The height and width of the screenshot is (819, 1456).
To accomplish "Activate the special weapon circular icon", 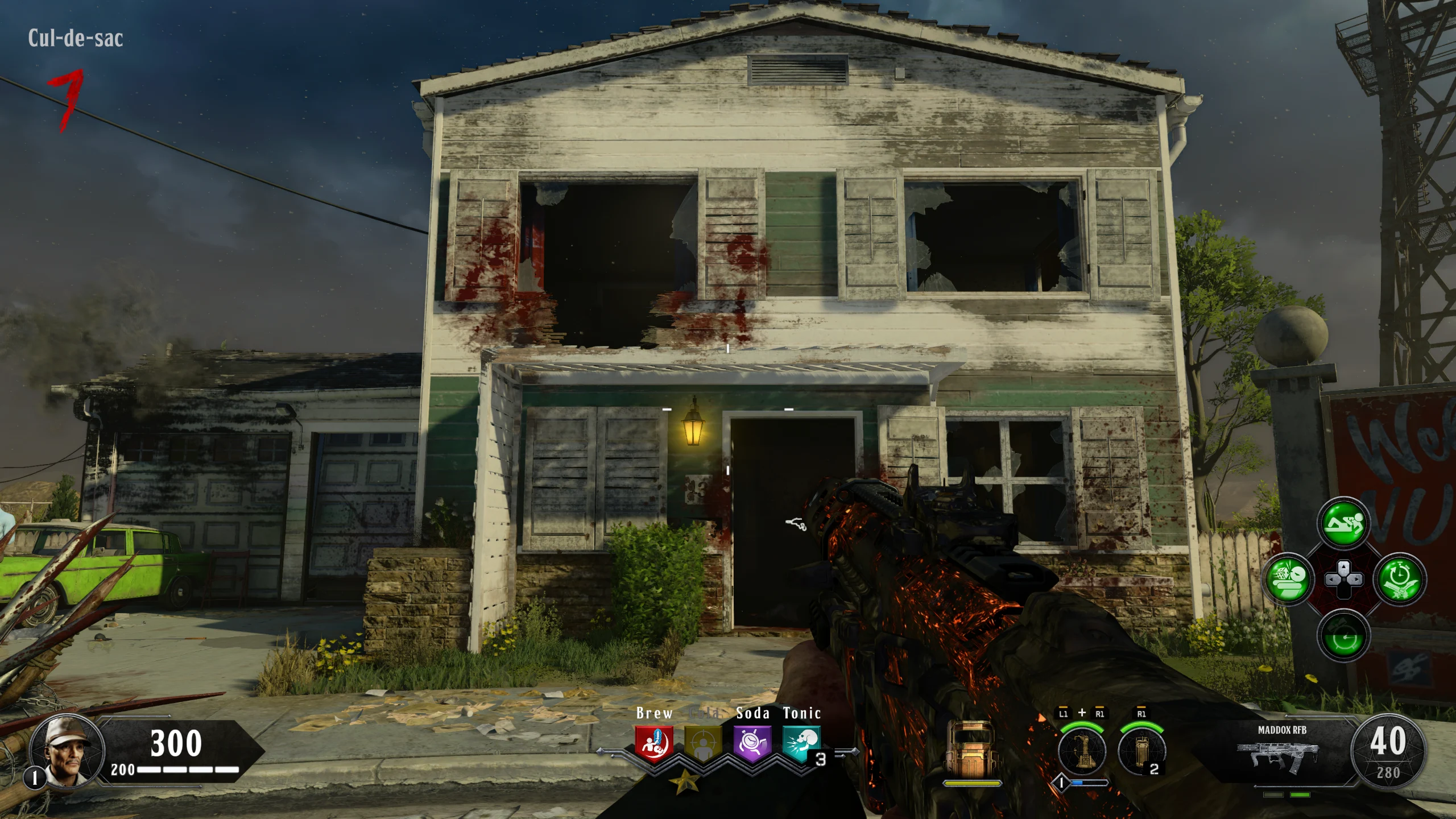I will [1082, 751].
